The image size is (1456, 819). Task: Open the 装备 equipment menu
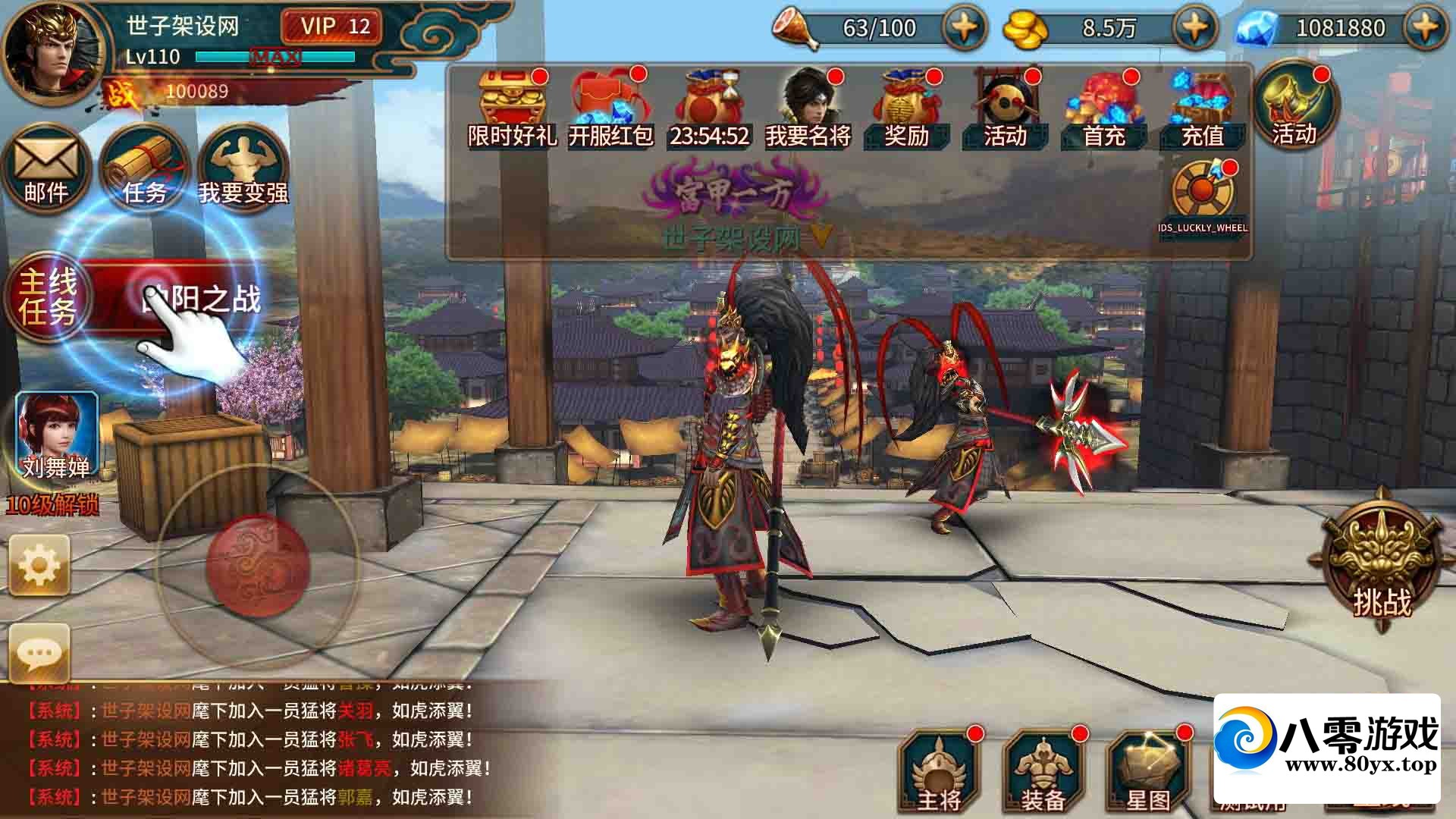(1043, 773)
